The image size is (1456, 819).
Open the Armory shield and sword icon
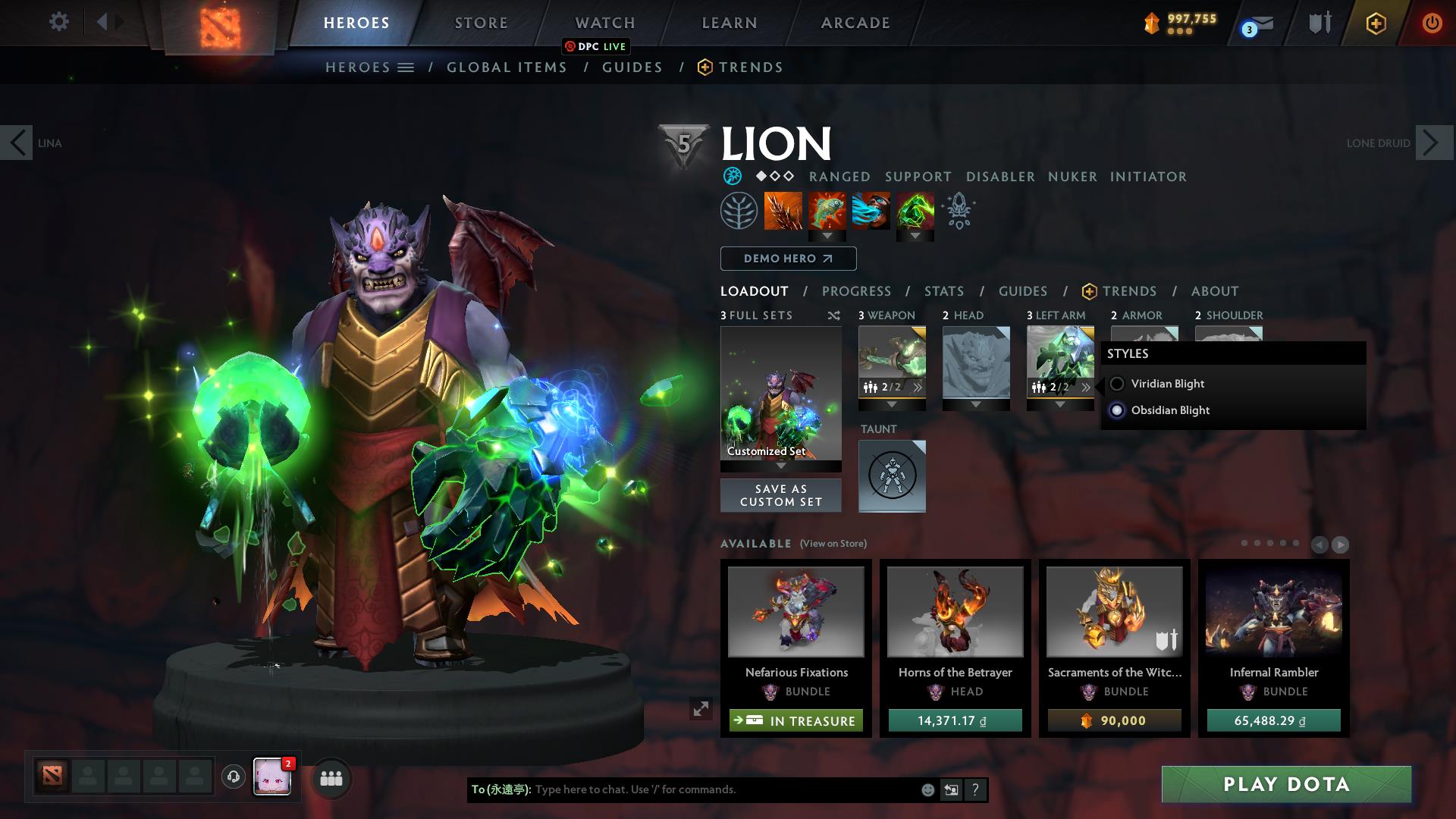coord(1318,23)
